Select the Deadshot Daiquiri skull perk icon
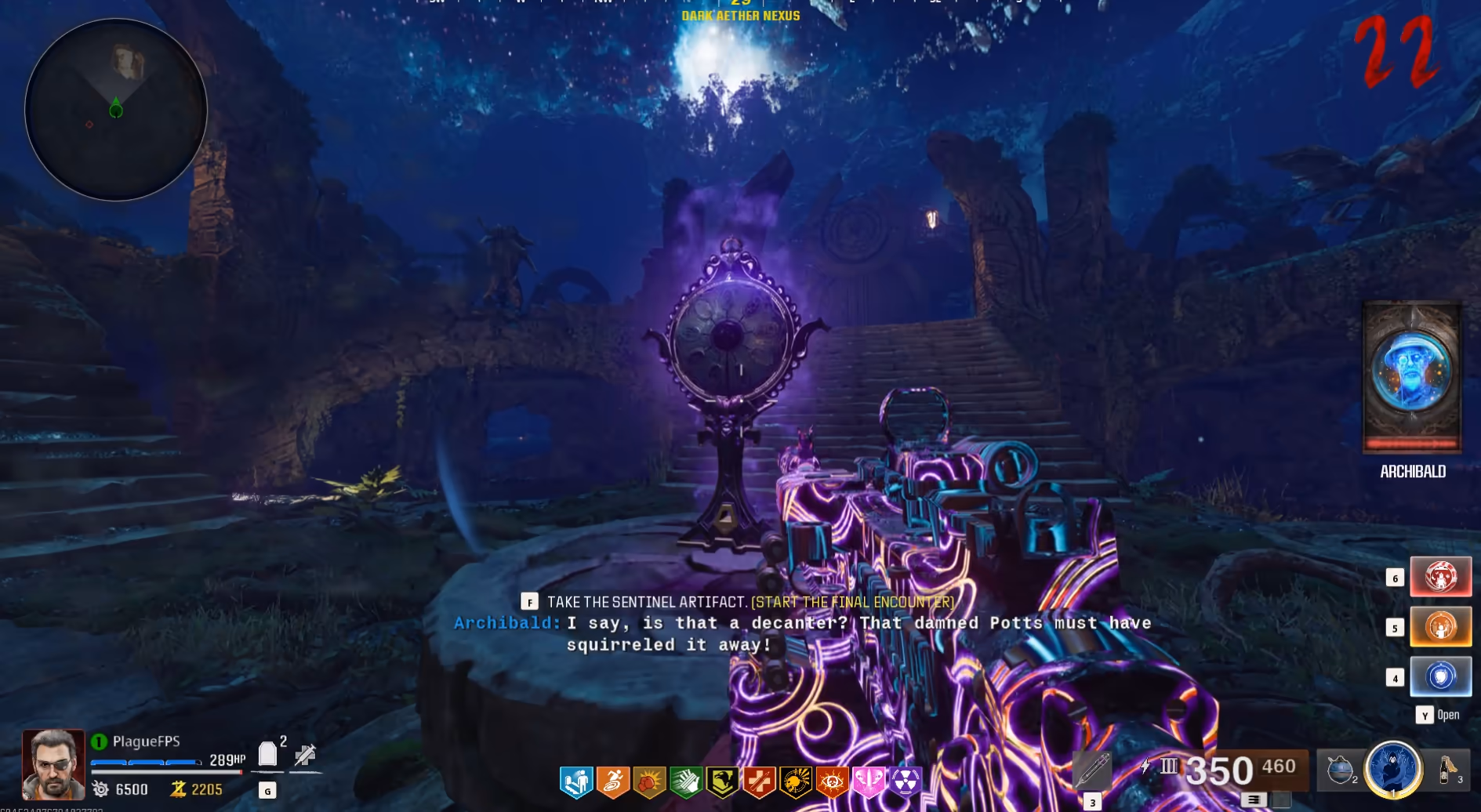Image resolution: width=1481 pixels, height=812 pixels. [795, 781]
